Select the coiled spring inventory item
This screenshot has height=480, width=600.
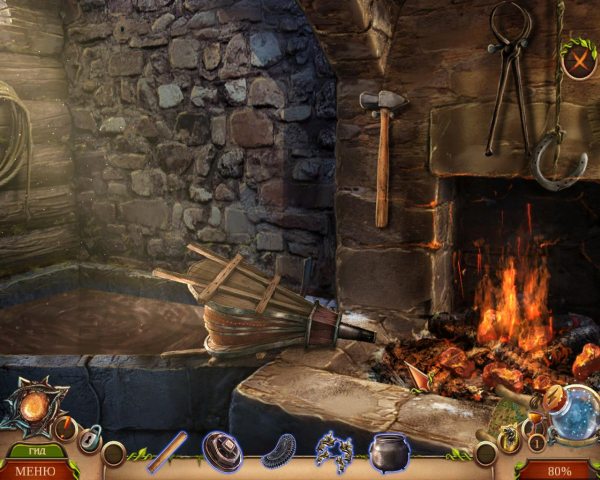coord(279,452)
